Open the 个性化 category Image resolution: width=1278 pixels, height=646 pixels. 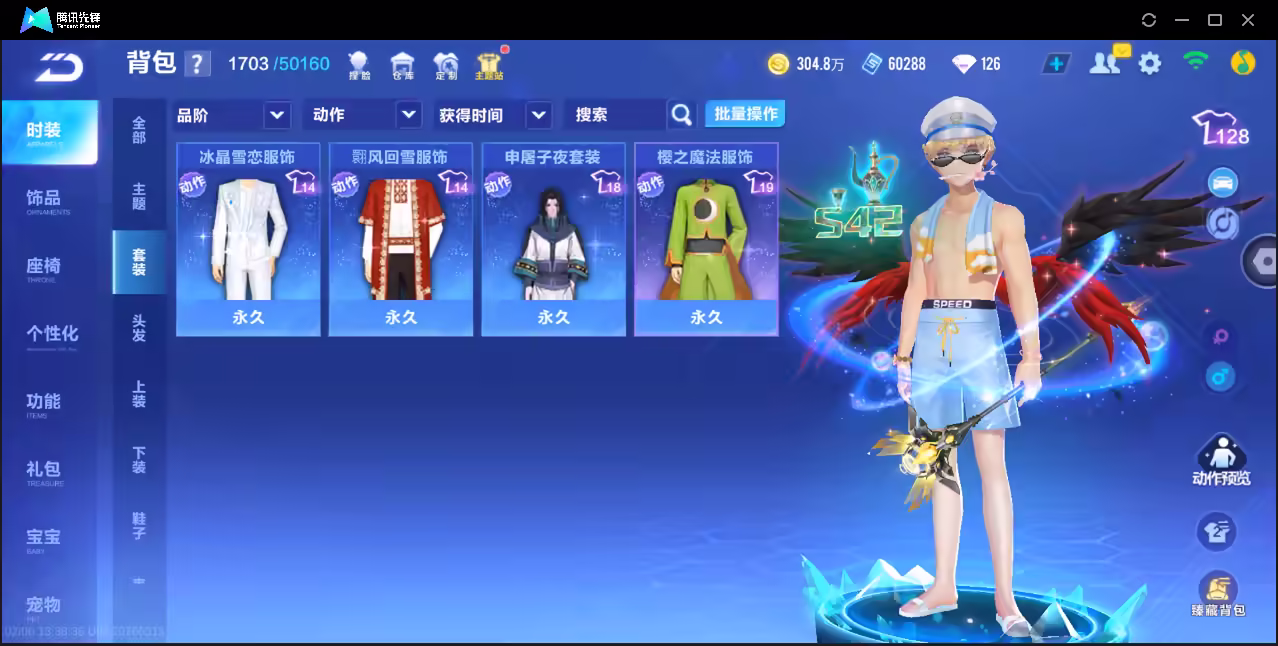tap(50, 334)
